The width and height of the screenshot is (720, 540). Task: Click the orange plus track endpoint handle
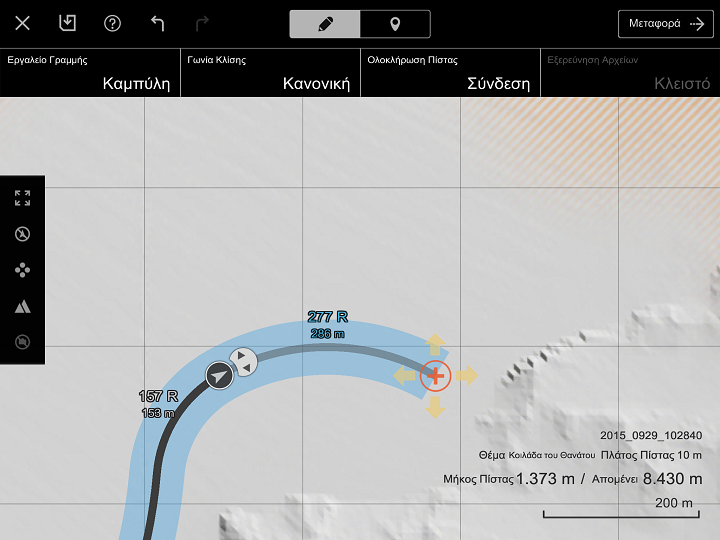point(436,376)
